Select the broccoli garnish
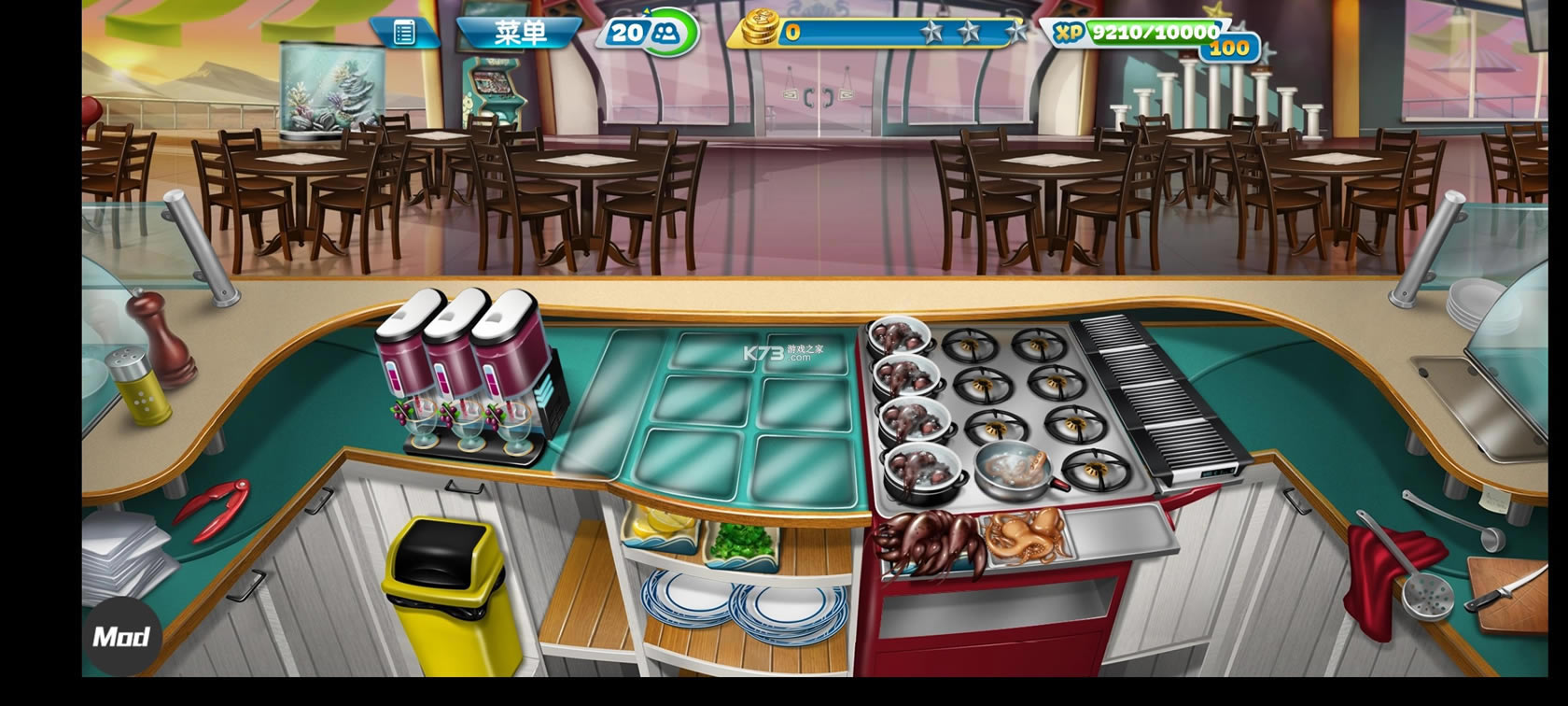Screen dimensions: 1568x706 tap(741, 543)
